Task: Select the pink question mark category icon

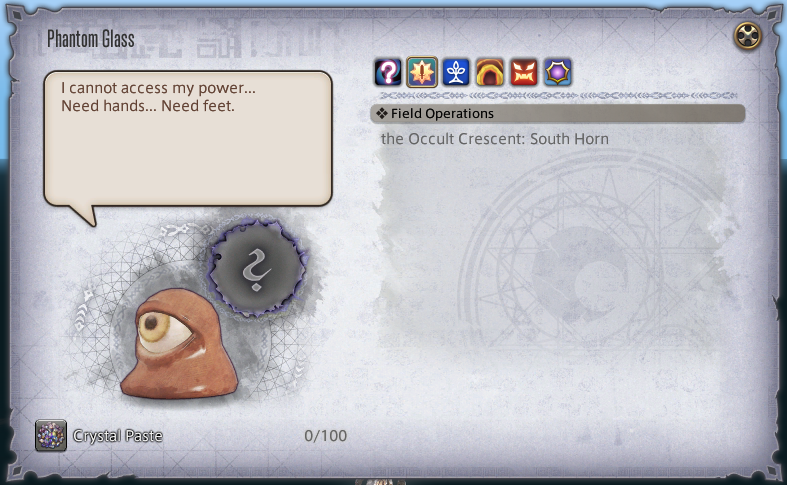Action: (x=388, y=72)
